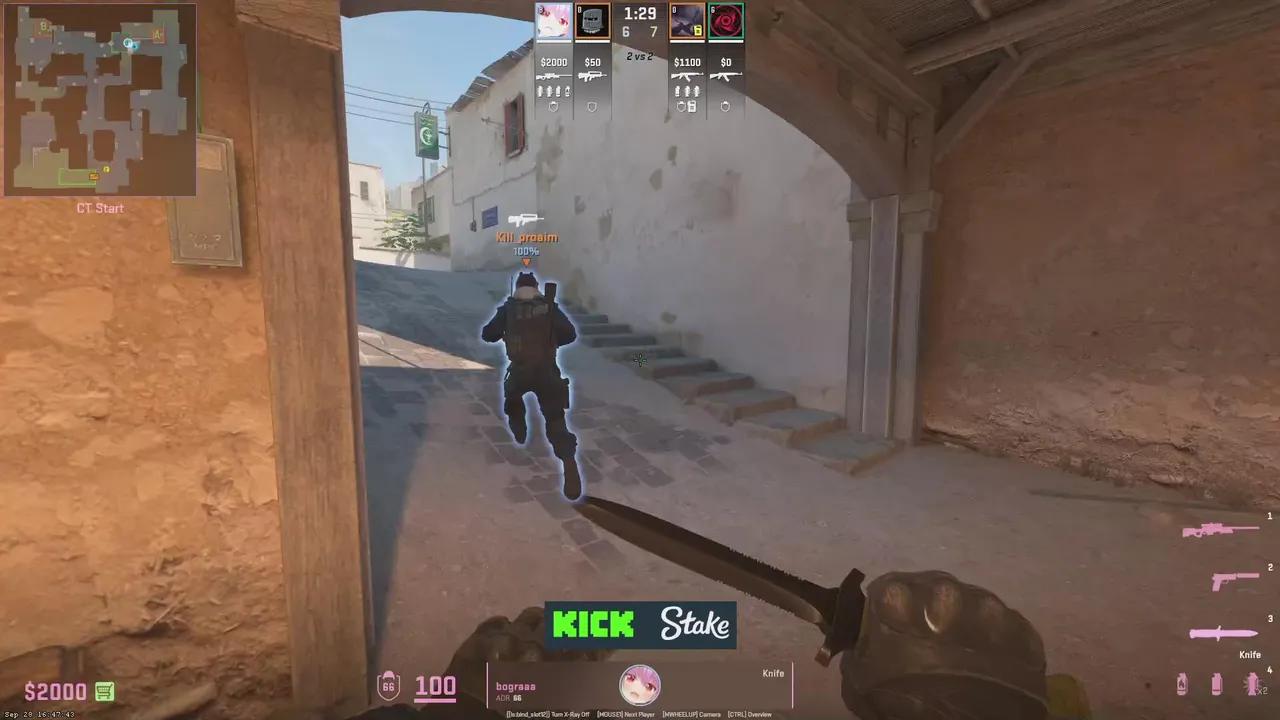
Task: Click the defuse kit icon on the $1100 player
Action: point(693,106)
